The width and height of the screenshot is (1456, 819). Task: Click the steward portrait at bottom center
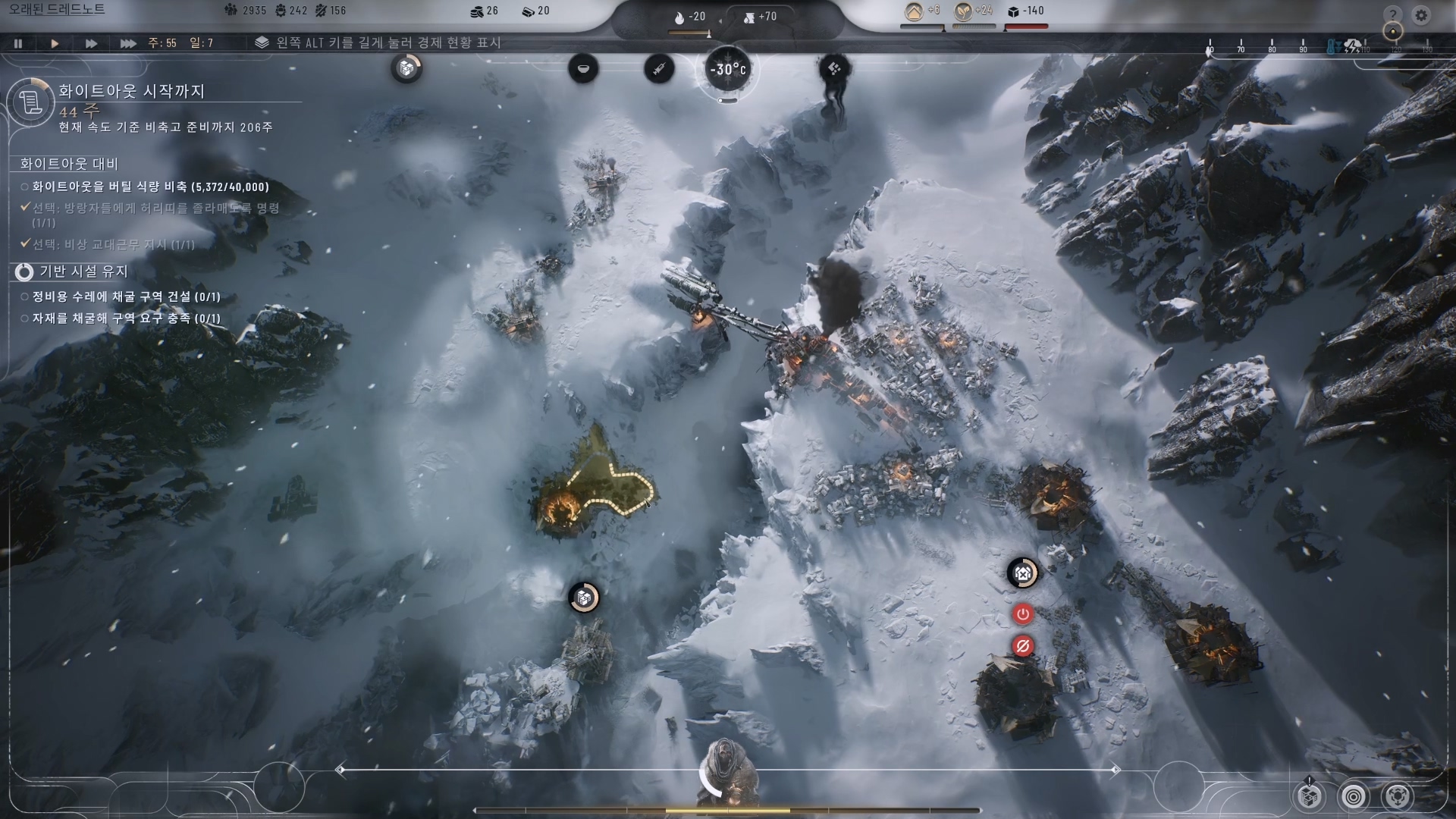[728, 773]
